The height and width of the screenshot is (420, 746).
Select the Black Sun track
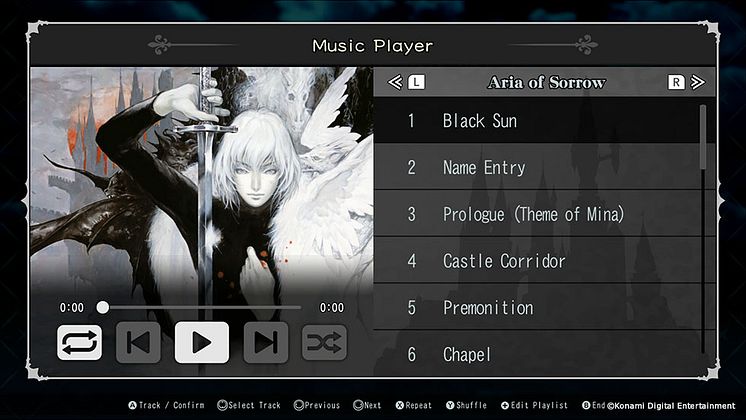coord(540,121)
